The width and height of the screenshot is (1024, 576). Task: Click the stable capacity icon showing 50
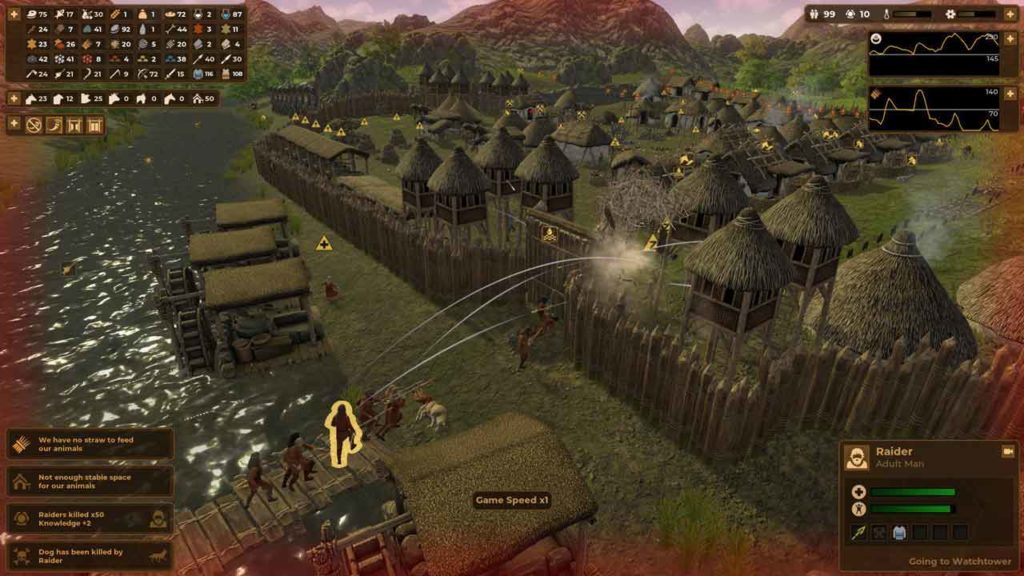195,98
